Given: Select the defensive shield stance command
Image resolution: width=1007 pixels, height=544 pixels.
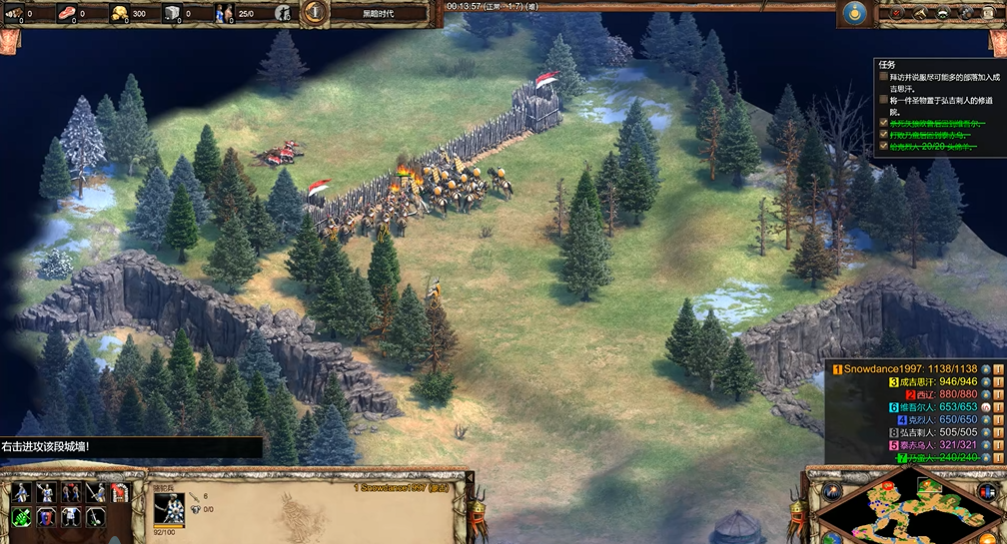Looking at the screenshot, I should point(45,516).
